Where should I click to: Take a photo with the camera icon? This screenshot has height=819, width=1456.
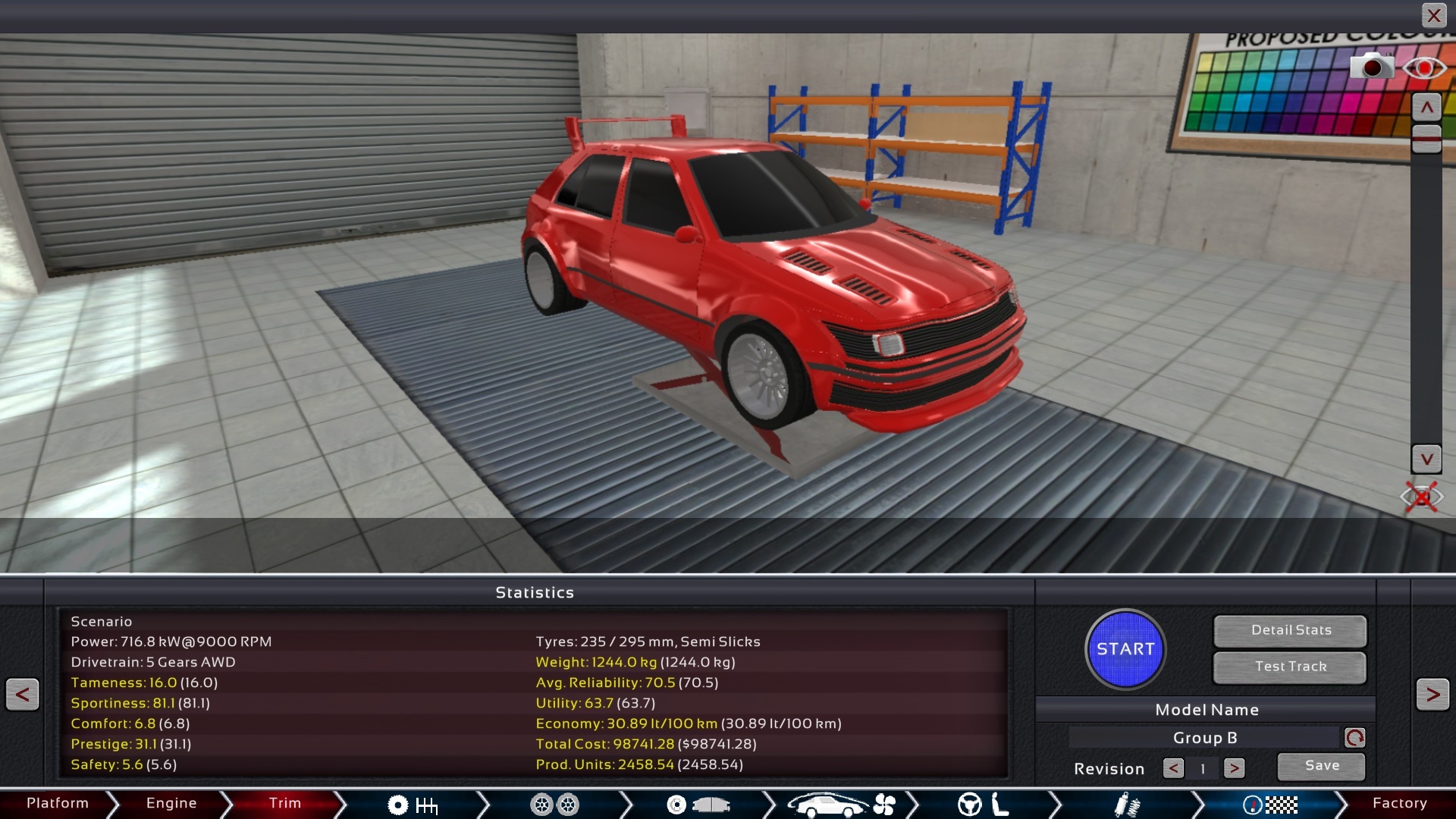[1371, 67]
